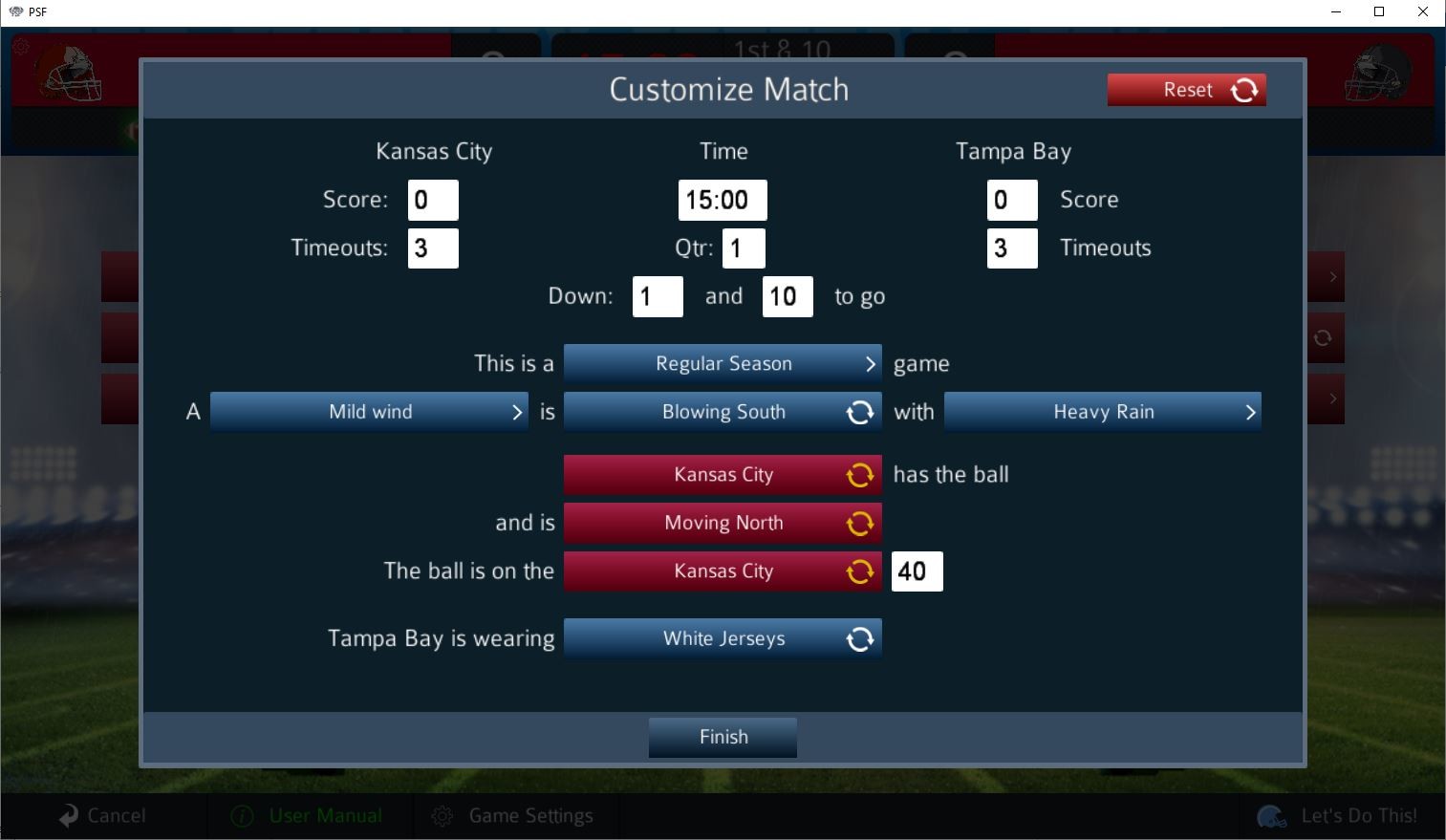Image resolution: width=1446 pixels, height=840 pixels.
Task: Open the Heavy Rain weather selector
Action: [x=1103, y=412]
